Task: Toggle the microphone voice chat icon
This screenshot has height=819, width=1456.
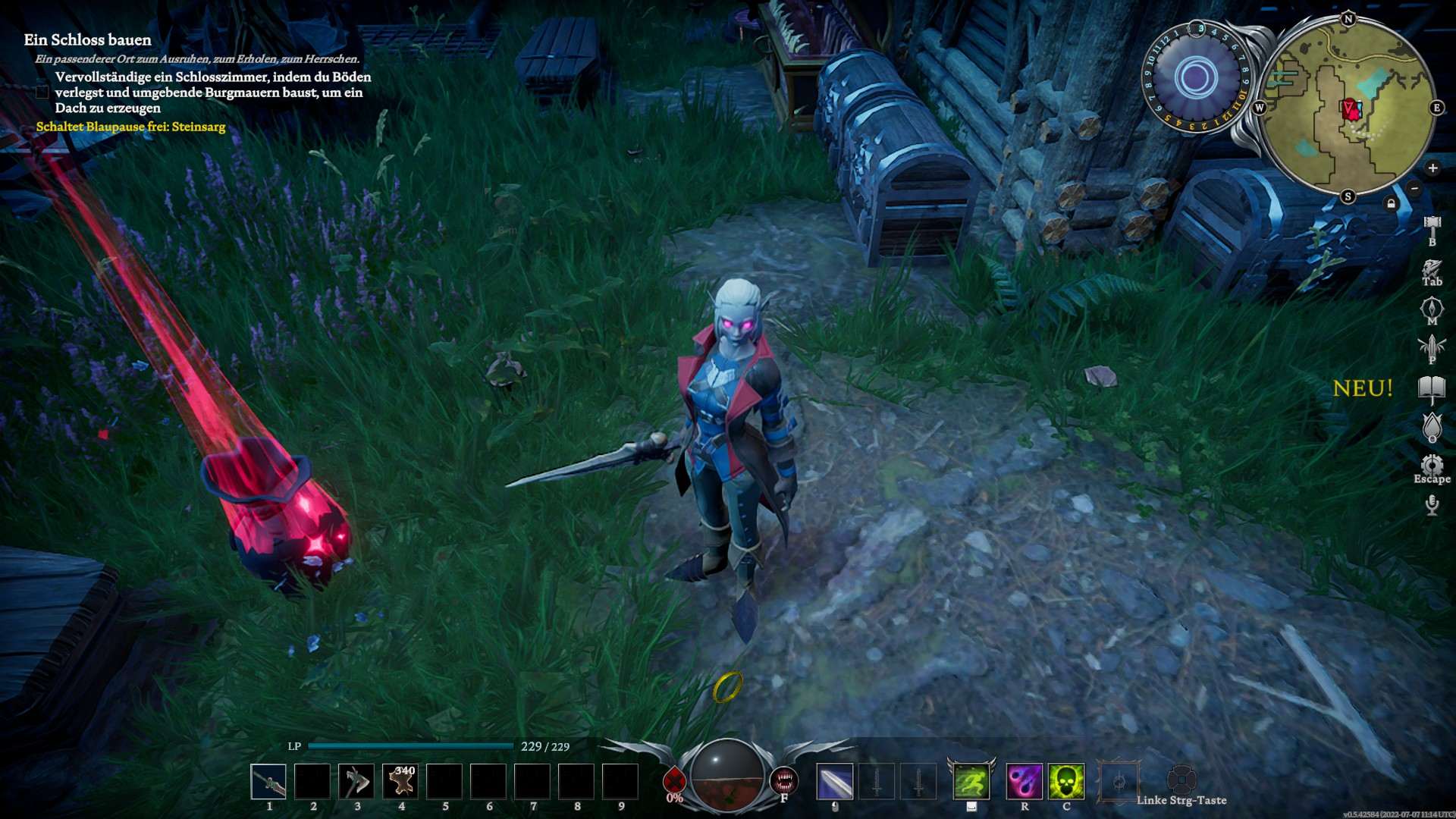Action: pos(1432,505)
